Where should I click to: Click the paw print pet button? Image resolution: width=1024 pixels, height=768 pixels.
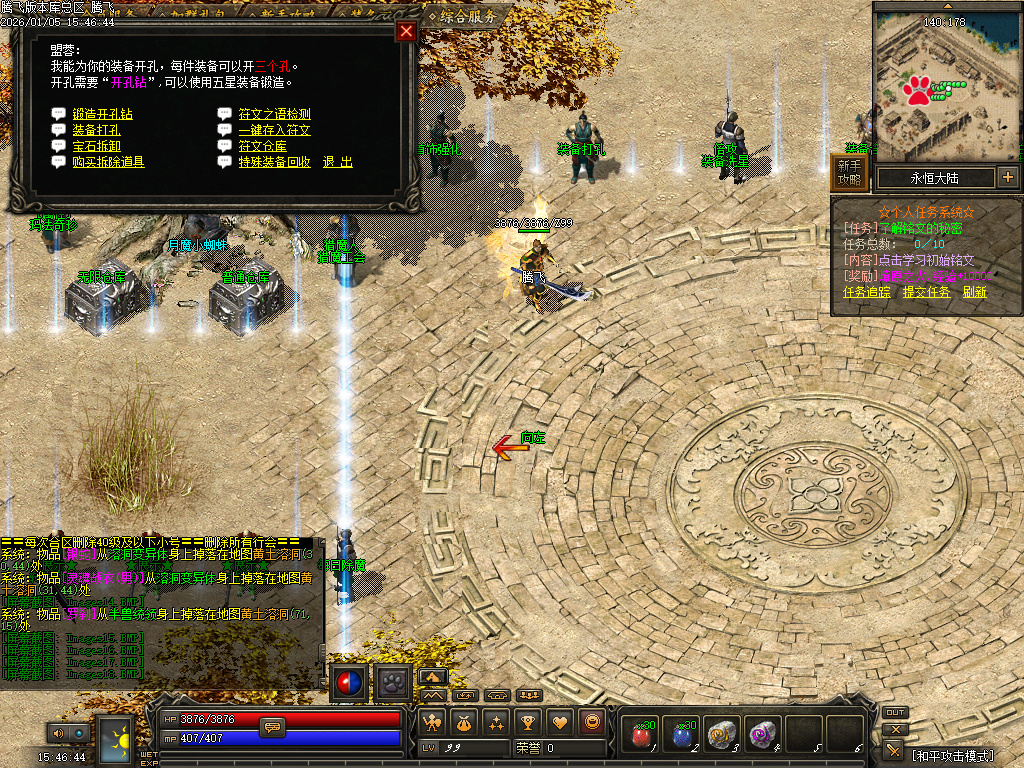[x=392, y=684]
